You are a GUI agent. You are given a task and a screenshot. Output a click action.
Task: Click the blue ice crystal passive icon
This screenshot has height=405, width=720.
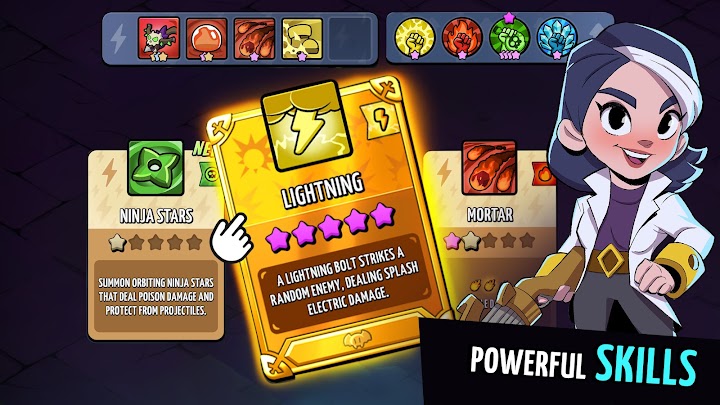click(x=556, y=39)
